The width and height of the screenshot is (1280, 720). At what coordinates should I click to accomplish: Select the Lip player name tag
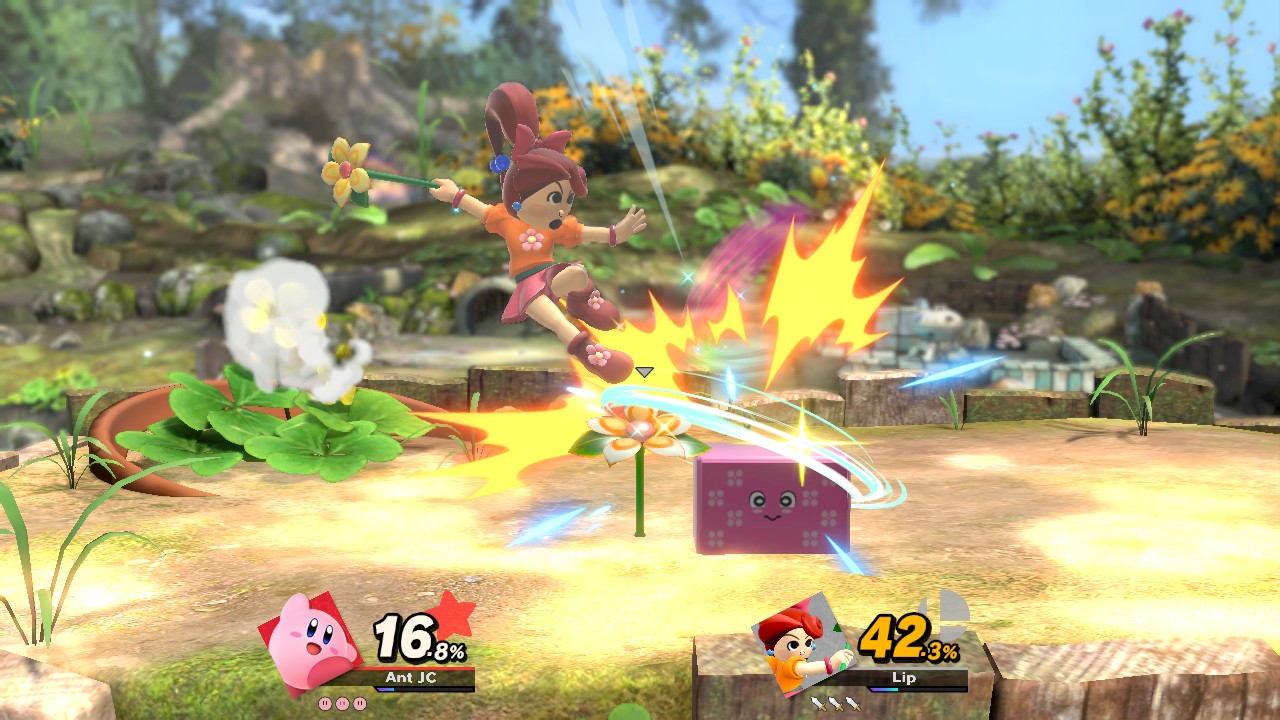tap(907, 678)
